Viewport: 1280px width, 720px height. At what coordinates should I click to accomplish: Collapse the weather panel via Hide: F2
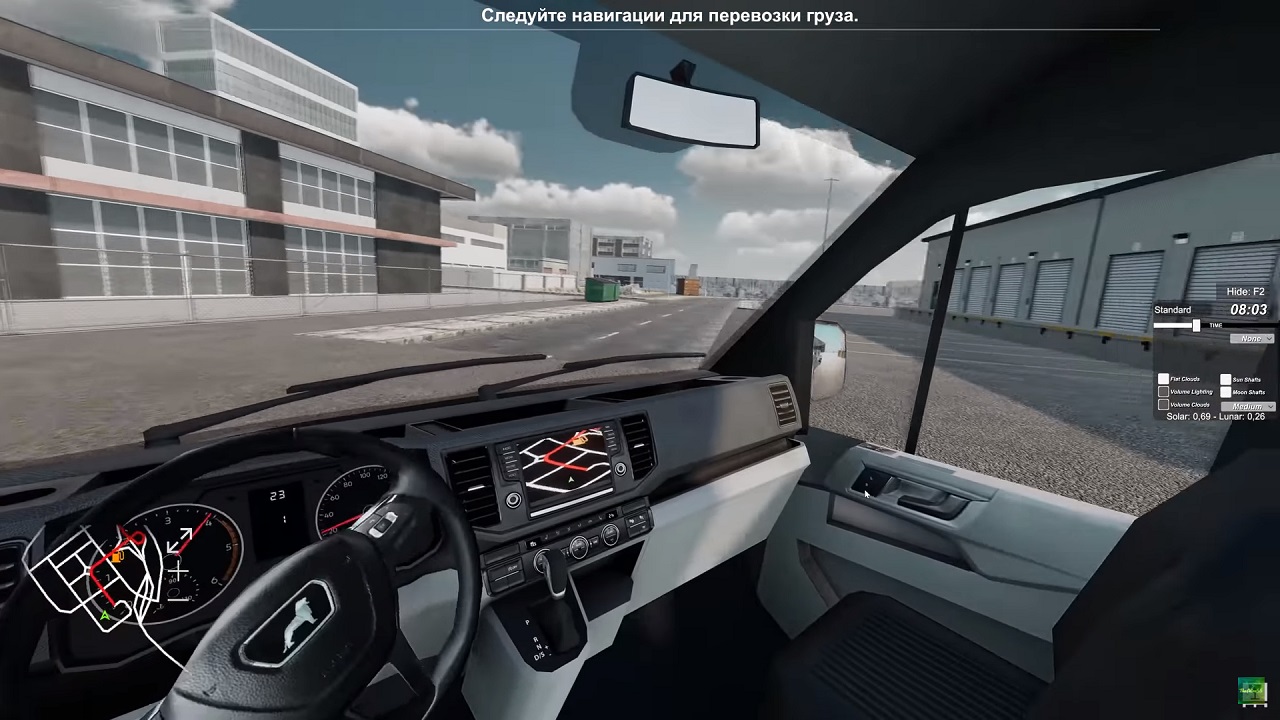point(1244,291)
